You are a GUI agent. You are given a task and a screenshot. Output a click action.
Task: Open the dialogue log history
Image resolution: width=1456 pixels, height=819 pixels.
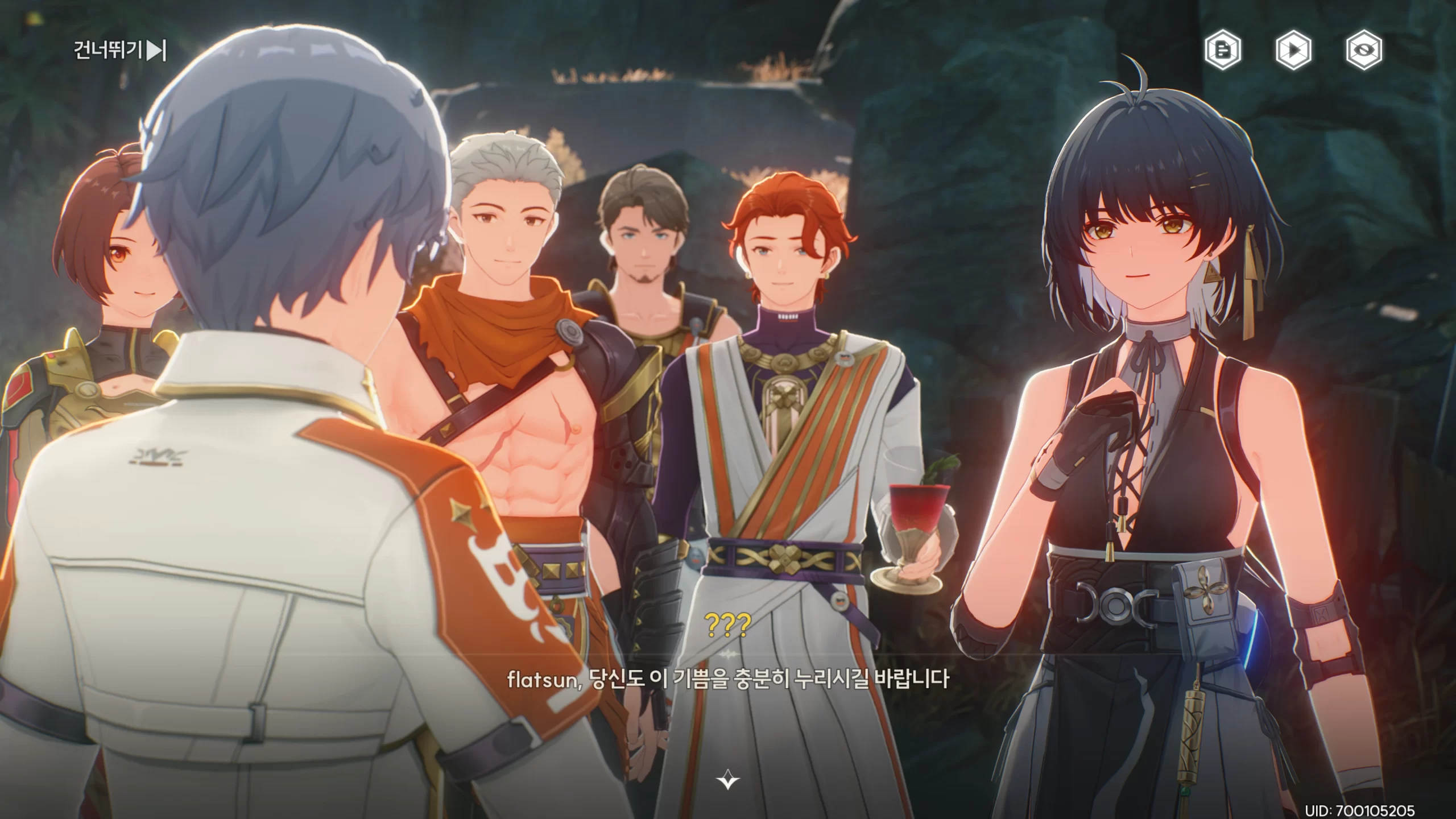point(1223,51)
